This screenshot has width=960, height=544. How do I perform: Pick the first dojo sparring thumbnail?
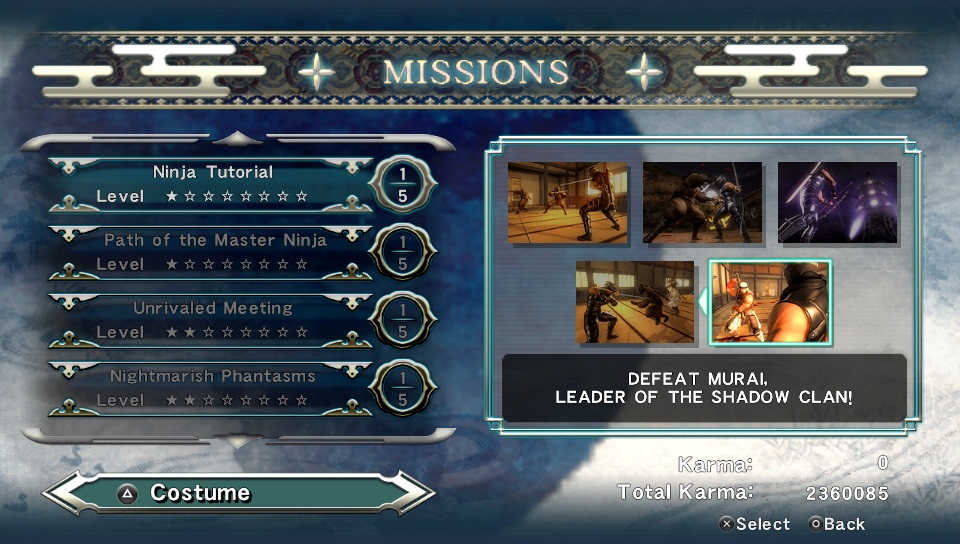tap(568, 202)
